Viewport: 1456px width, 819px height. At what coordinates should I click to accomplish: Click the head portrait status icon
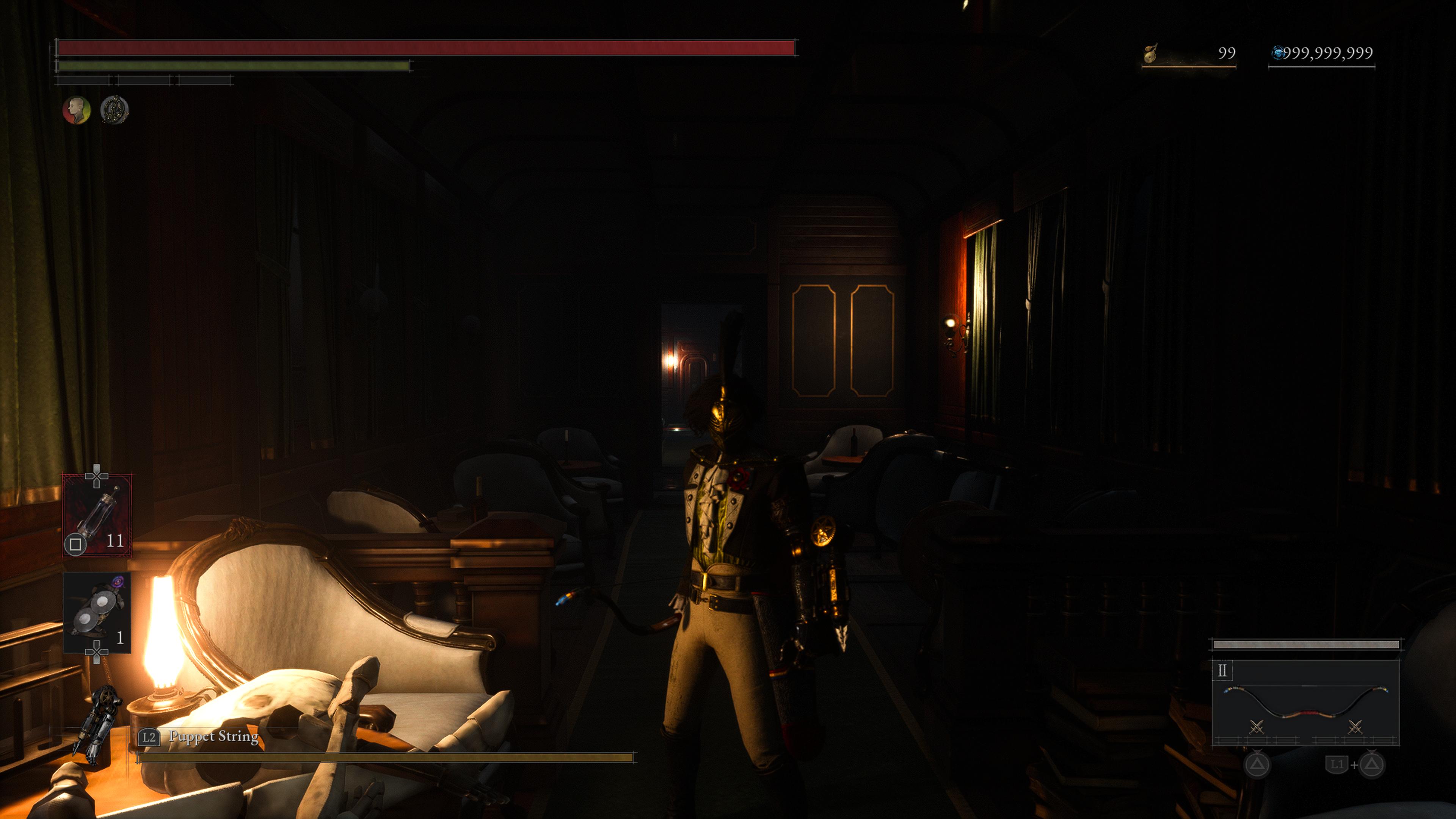pos(76,110)
